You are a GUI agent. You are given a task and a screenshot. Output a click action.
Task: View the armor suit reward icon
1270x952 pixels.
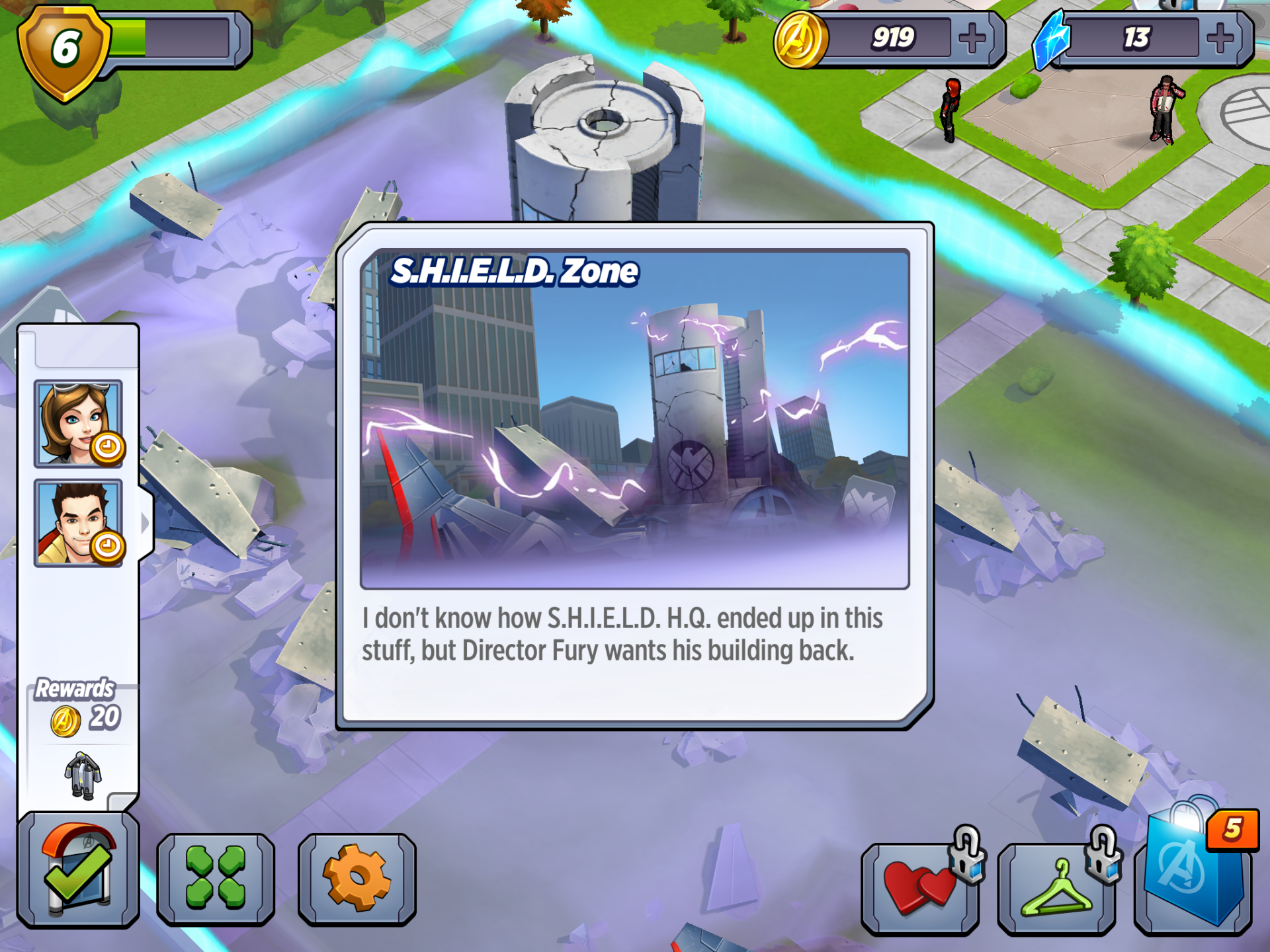(x=83, y=775)
